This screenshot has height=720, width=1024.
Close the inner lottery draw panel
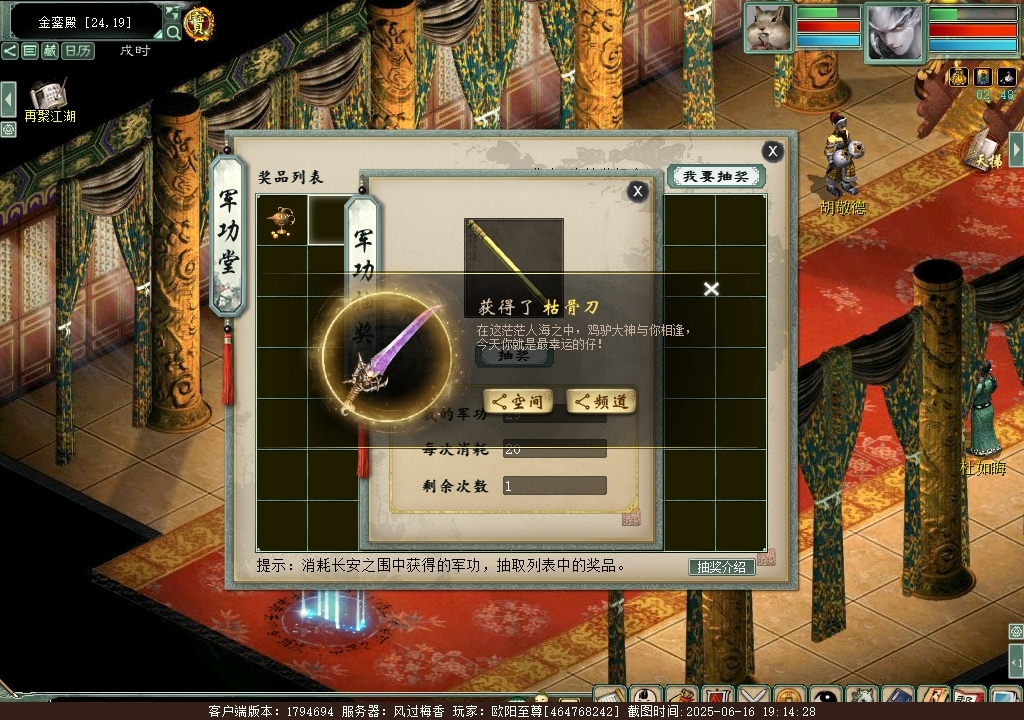(x=637, y=192)
